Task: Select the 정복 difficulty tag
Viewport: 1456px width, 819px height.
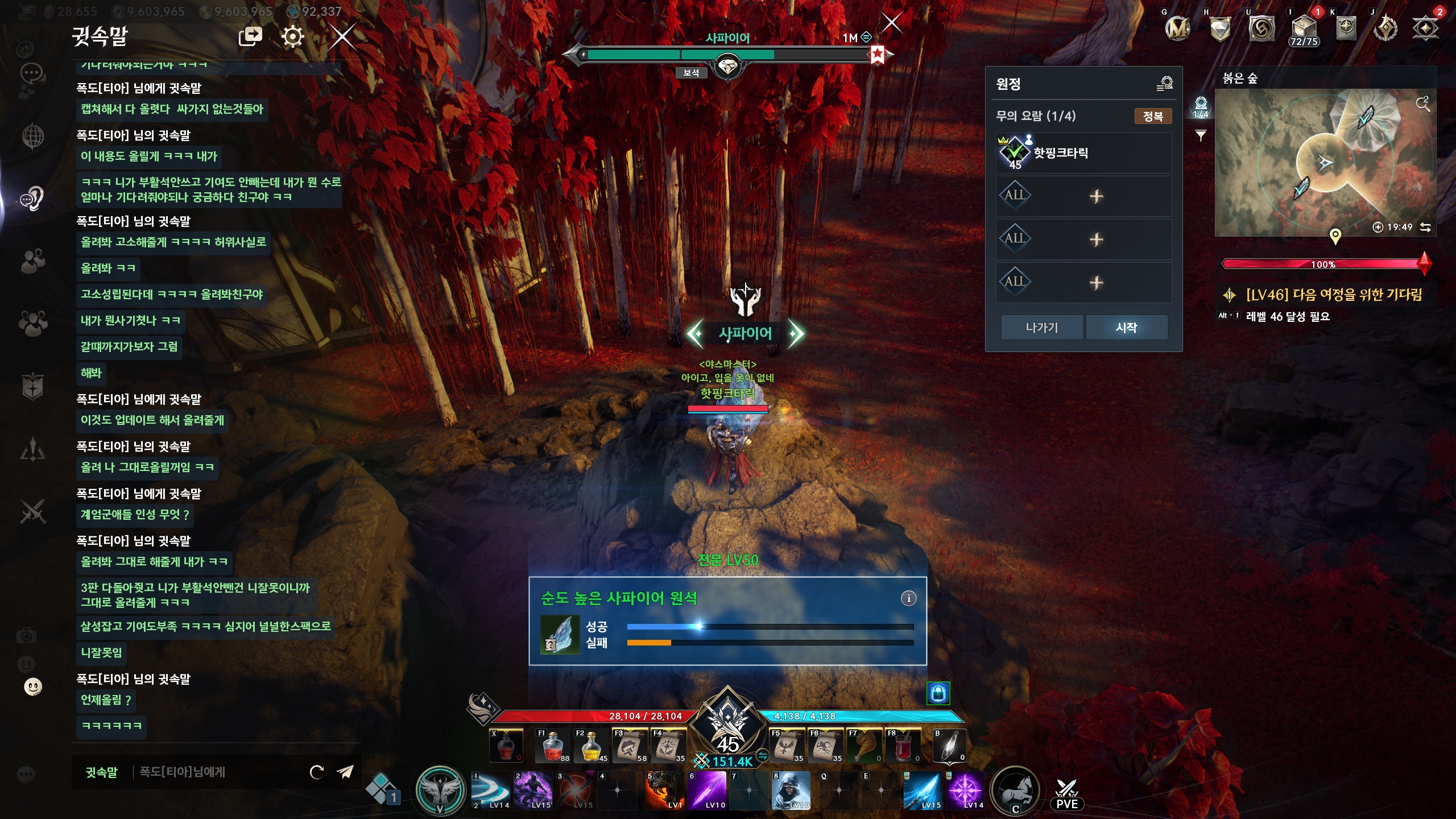Action: point(1153,117)
